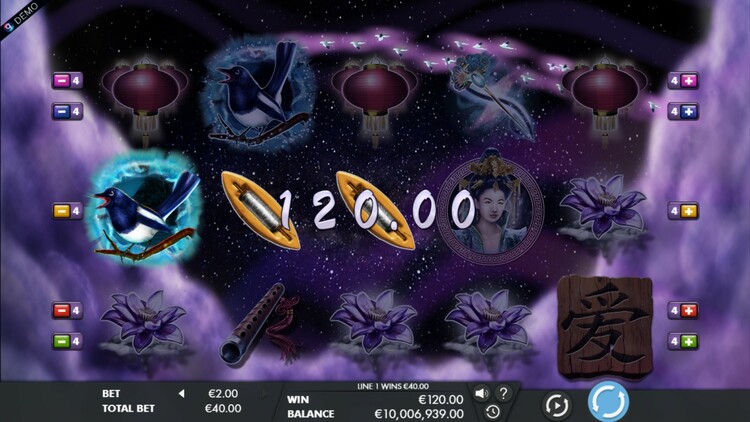Click the yellow plus button on the right

pyautogui.click(x=689, y=211)
